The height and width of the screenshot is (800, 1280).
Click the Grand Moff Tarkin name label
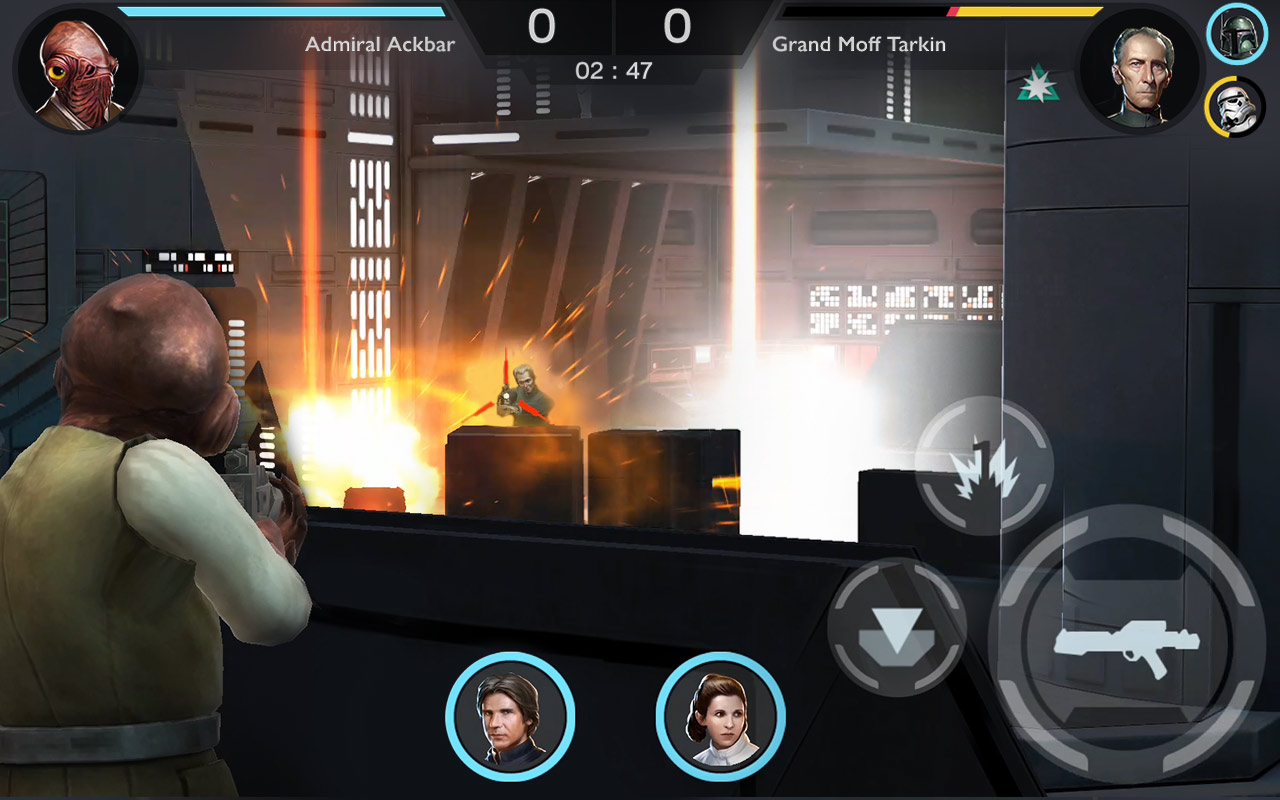point(858,44)
